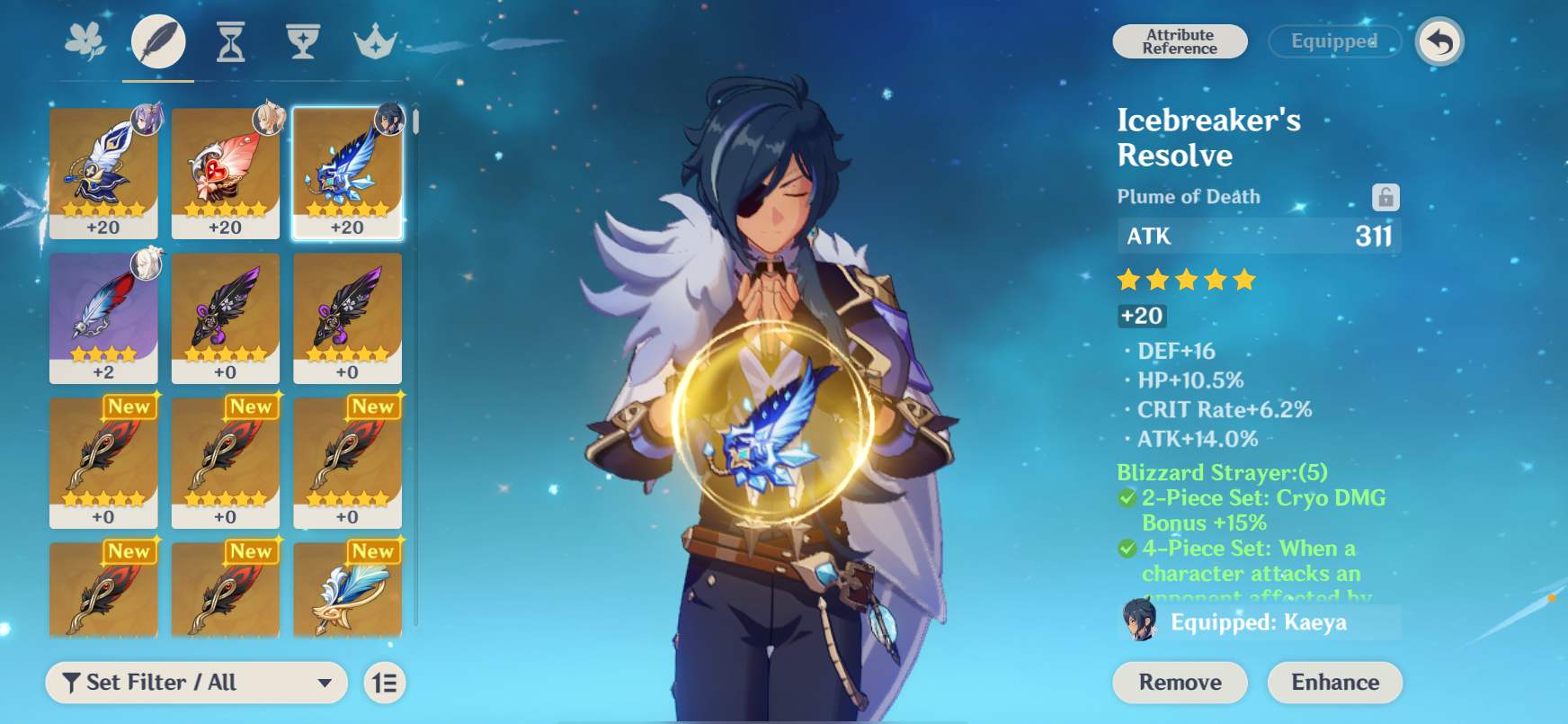Select the +2 four-star feather artifact

point(103,317)
